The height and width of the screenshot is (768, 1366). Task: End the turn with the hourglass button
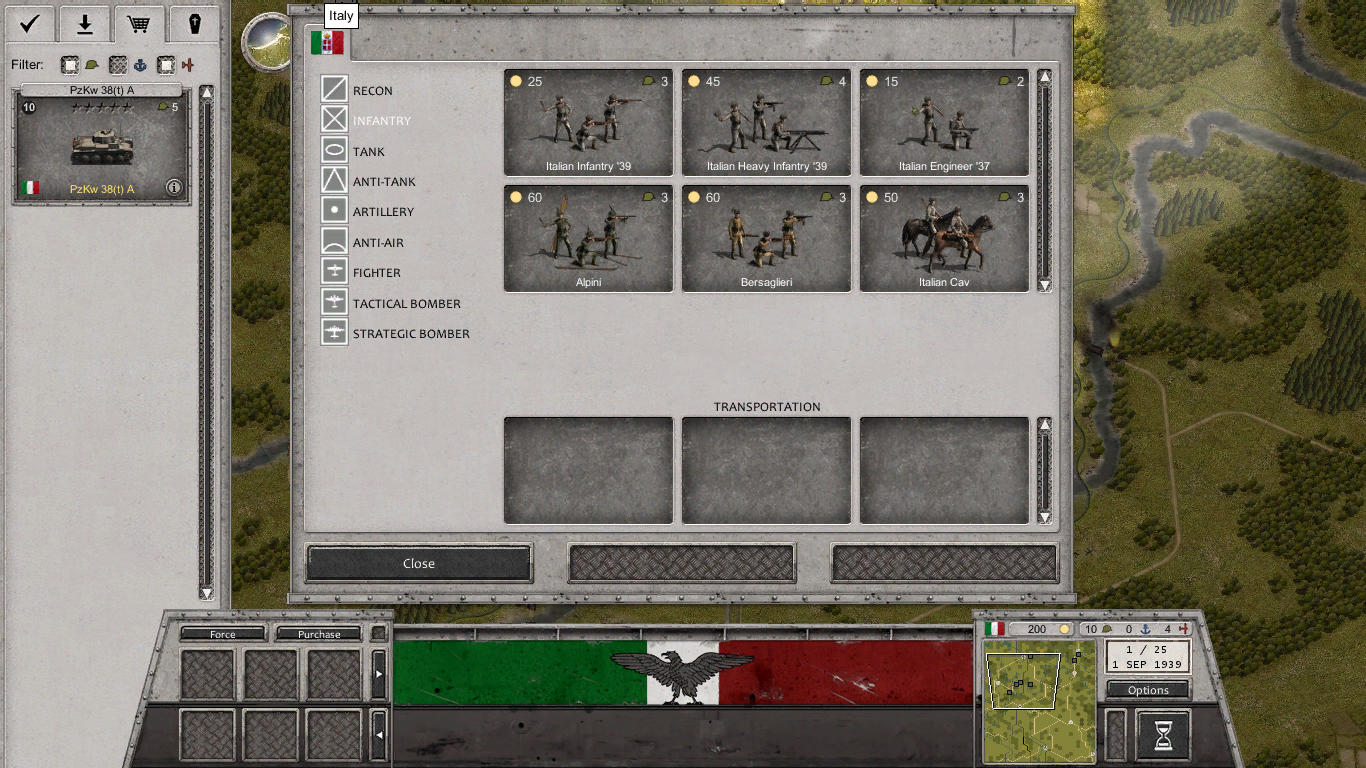(x=1160, y=734)
